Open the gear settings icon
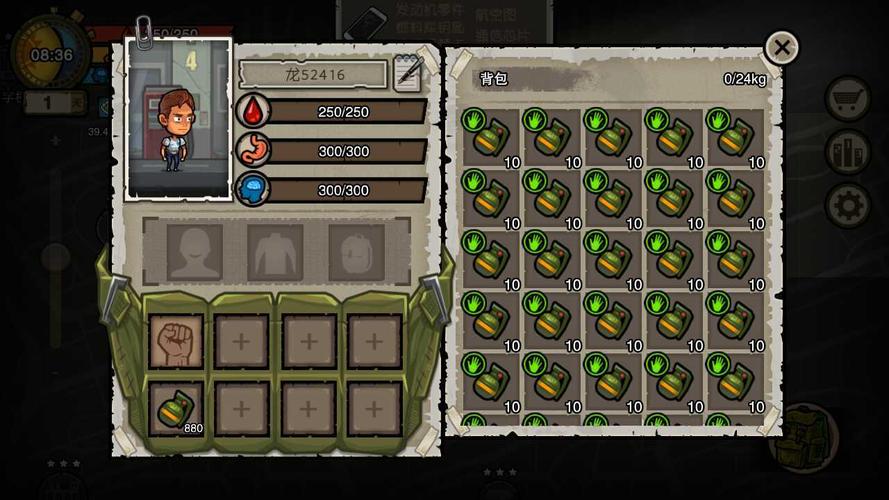The image size is (889, 500). (847, 204)
